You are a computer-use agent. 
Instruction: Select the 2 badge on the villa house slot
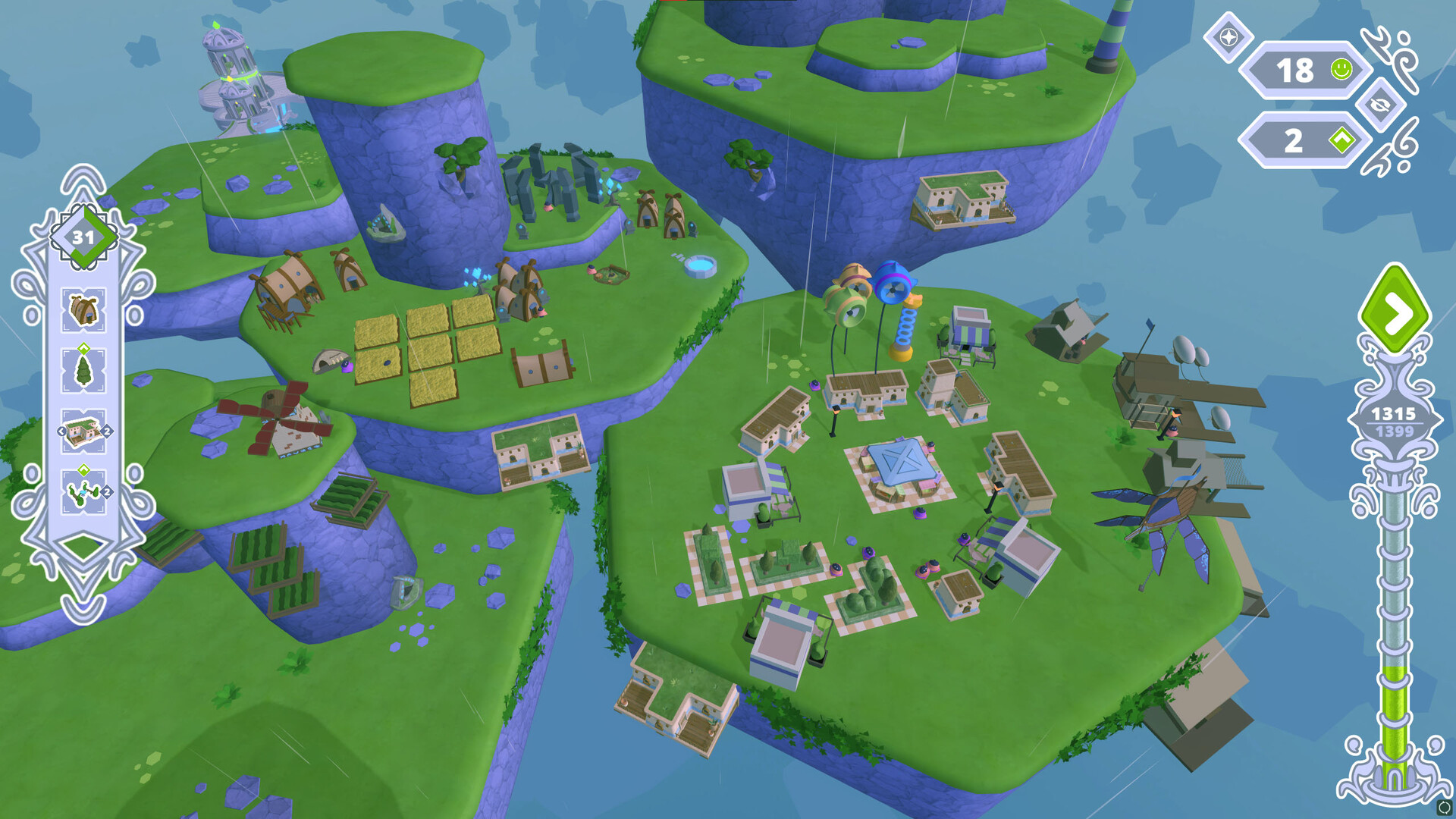tap(107, 430)
